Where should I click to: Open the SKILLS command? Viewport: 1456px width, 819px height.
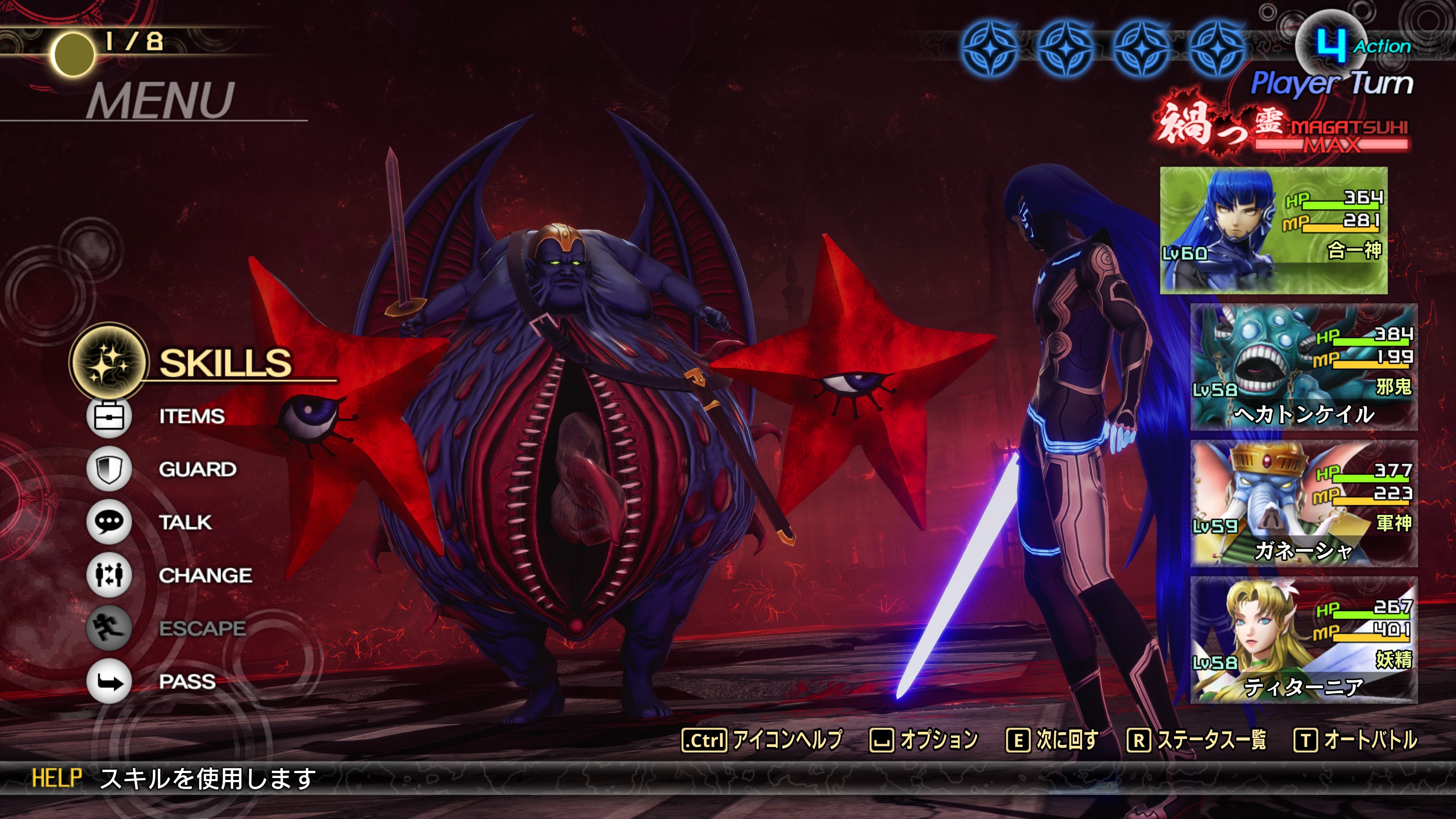pyautogui.click(x=224, y=363)
